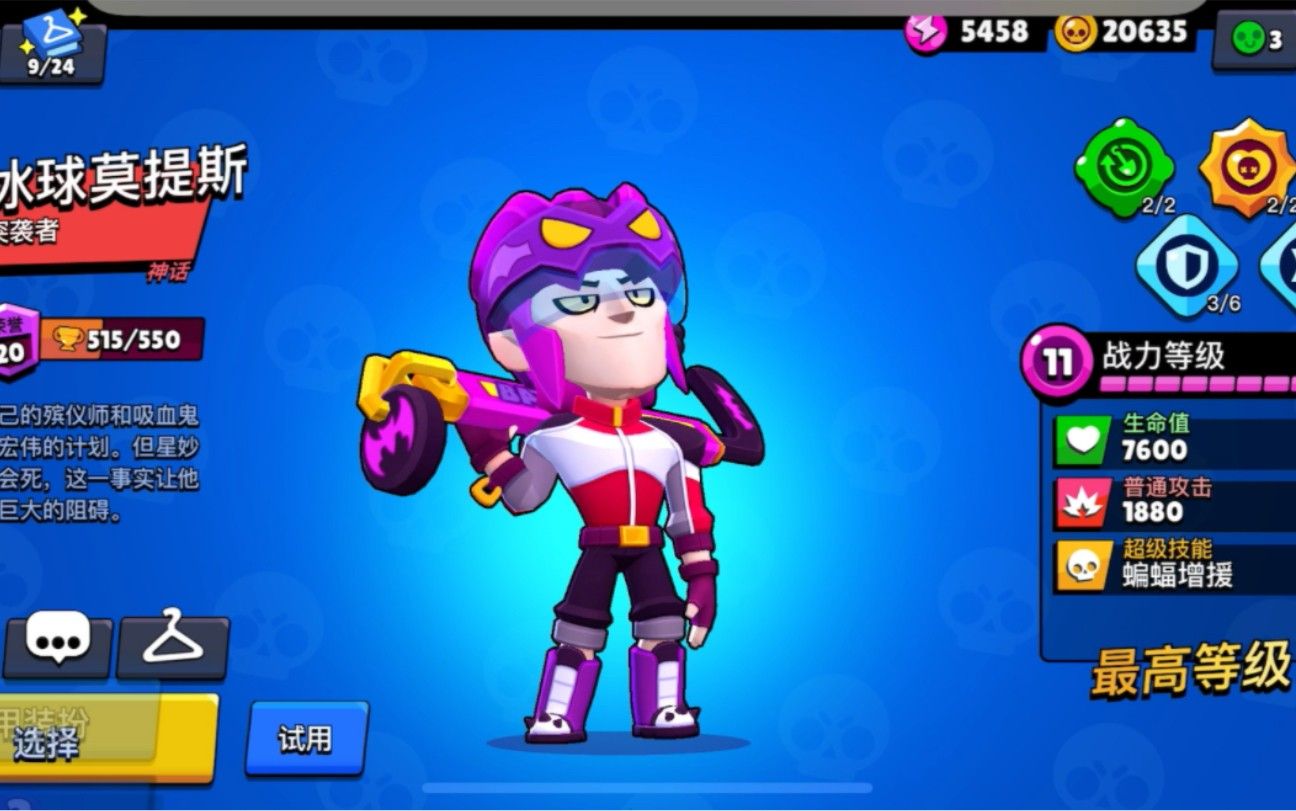View the 普通攻击 attack stat row
Viewport: 1296px width, 811px height.
point(1170,501)
